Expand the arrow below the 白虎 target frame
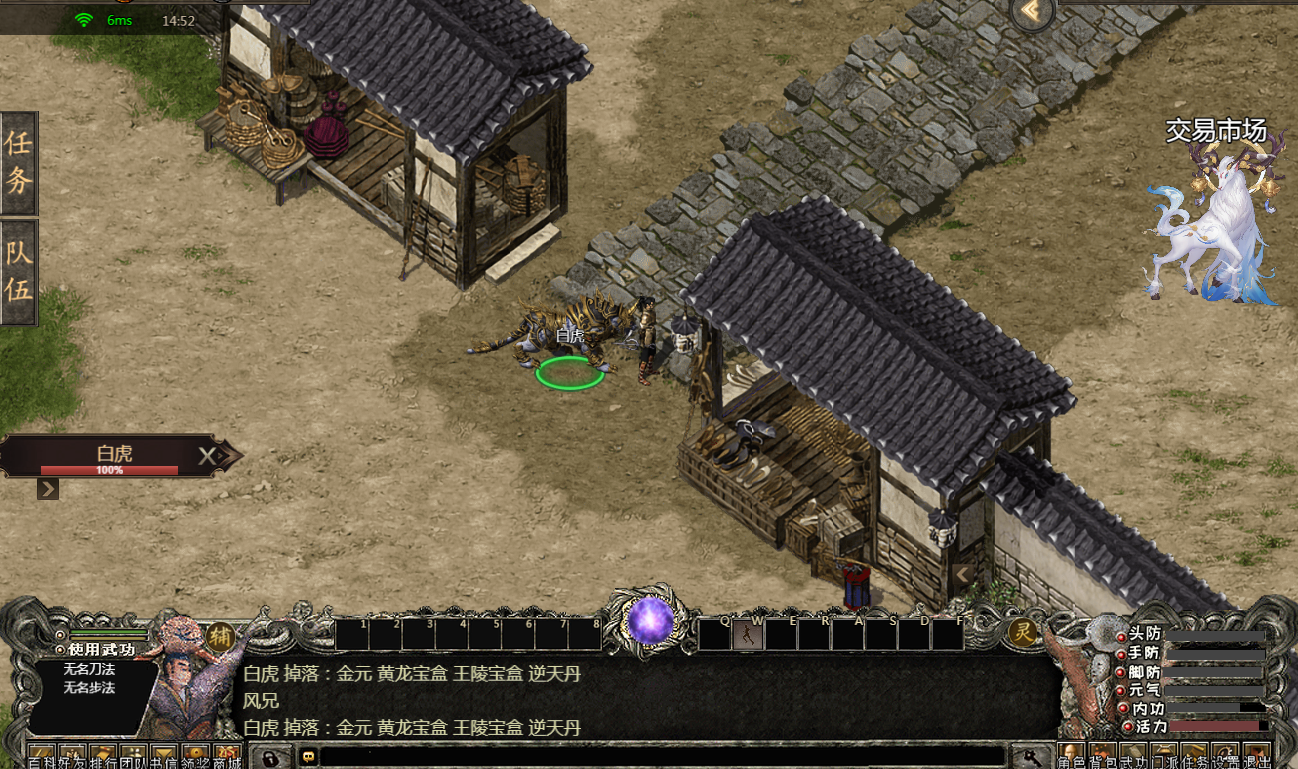 pyautogui.click(x=48, y=489)
